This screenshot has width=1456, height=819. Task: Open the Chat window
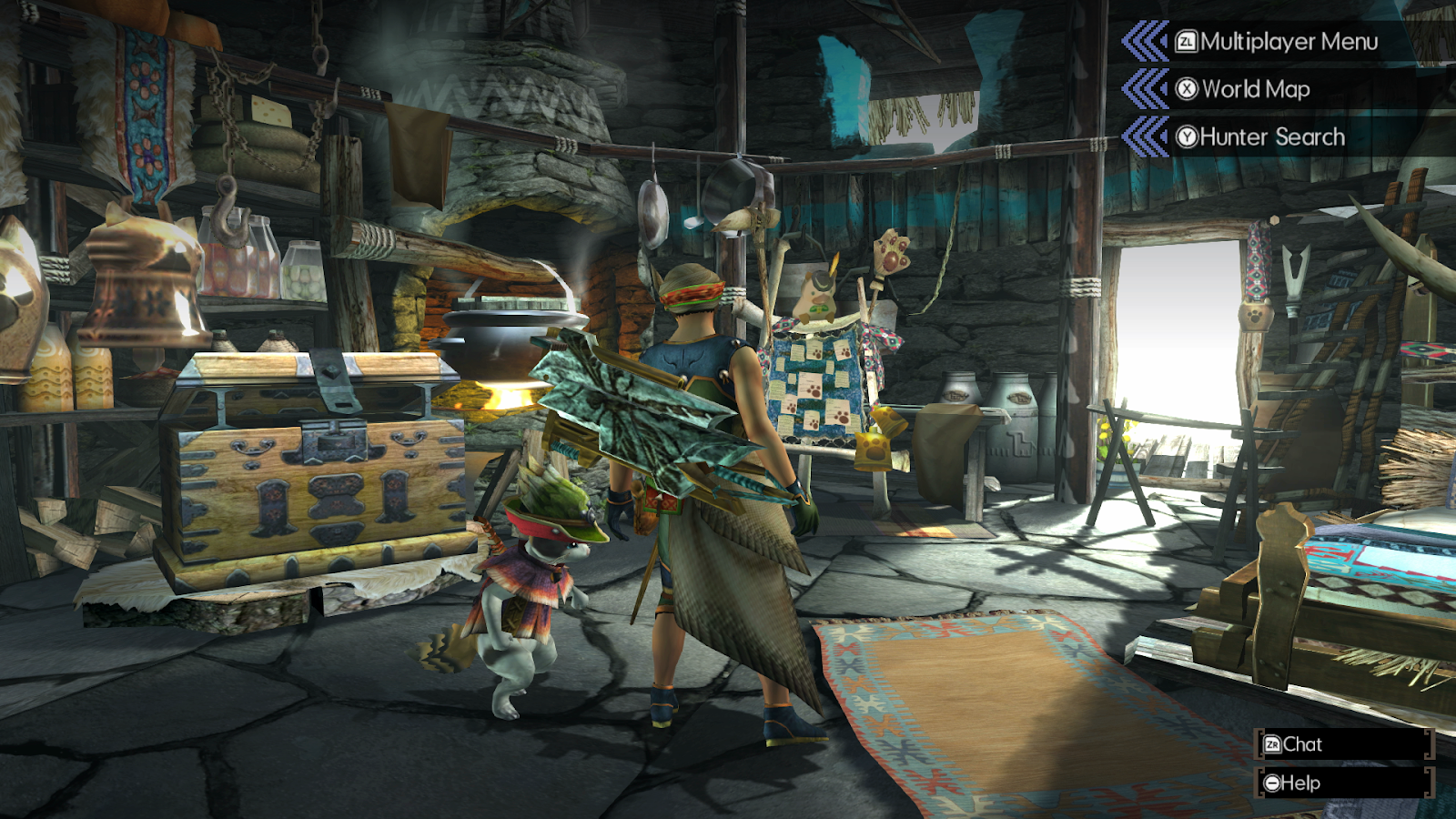[x=1303, y=745]
